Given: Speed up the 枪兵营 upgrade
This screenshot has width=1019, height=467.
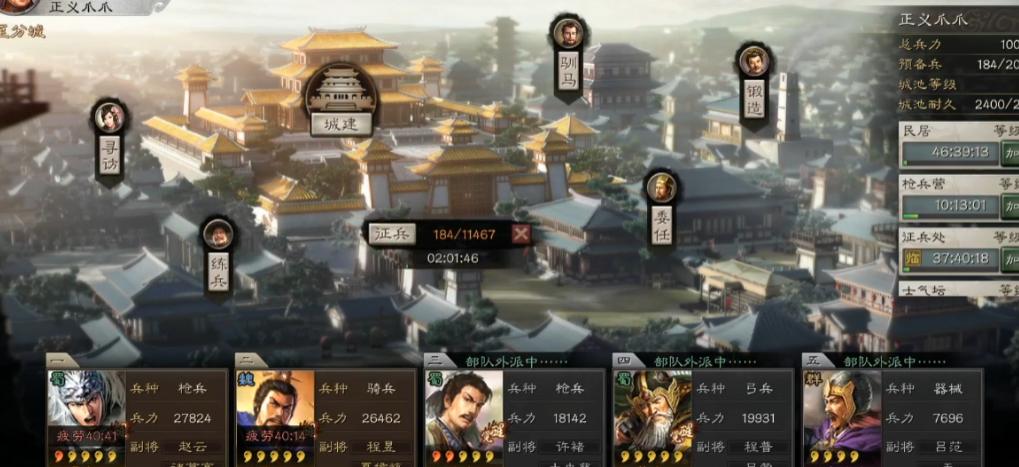Looking at the screenshot, I should click(1010, 206).
